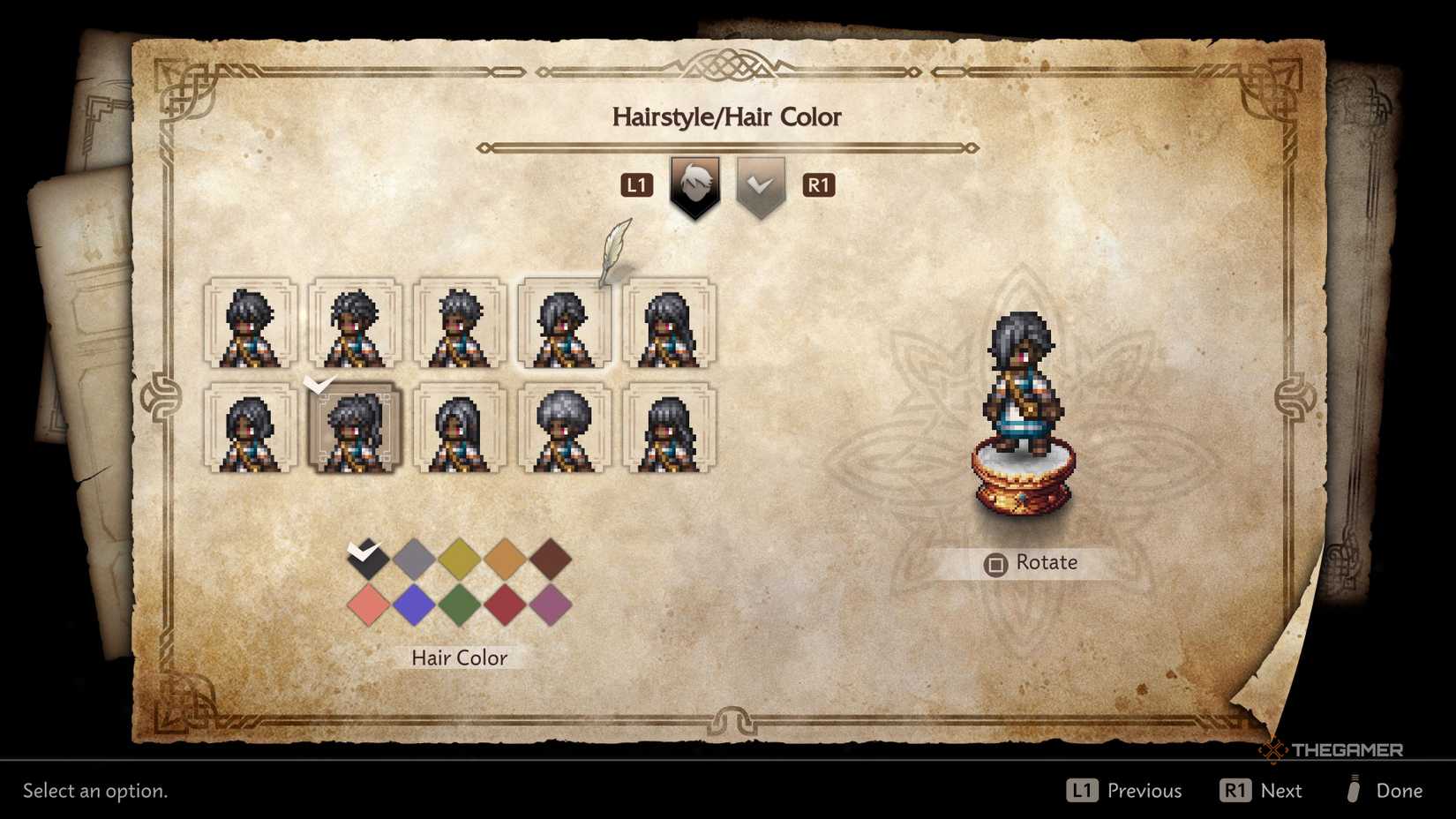The height and width of the screenshot is (819, 1456).
Task: Click the white hairstyle silhouette tab icon
Action: pos(694,185)
